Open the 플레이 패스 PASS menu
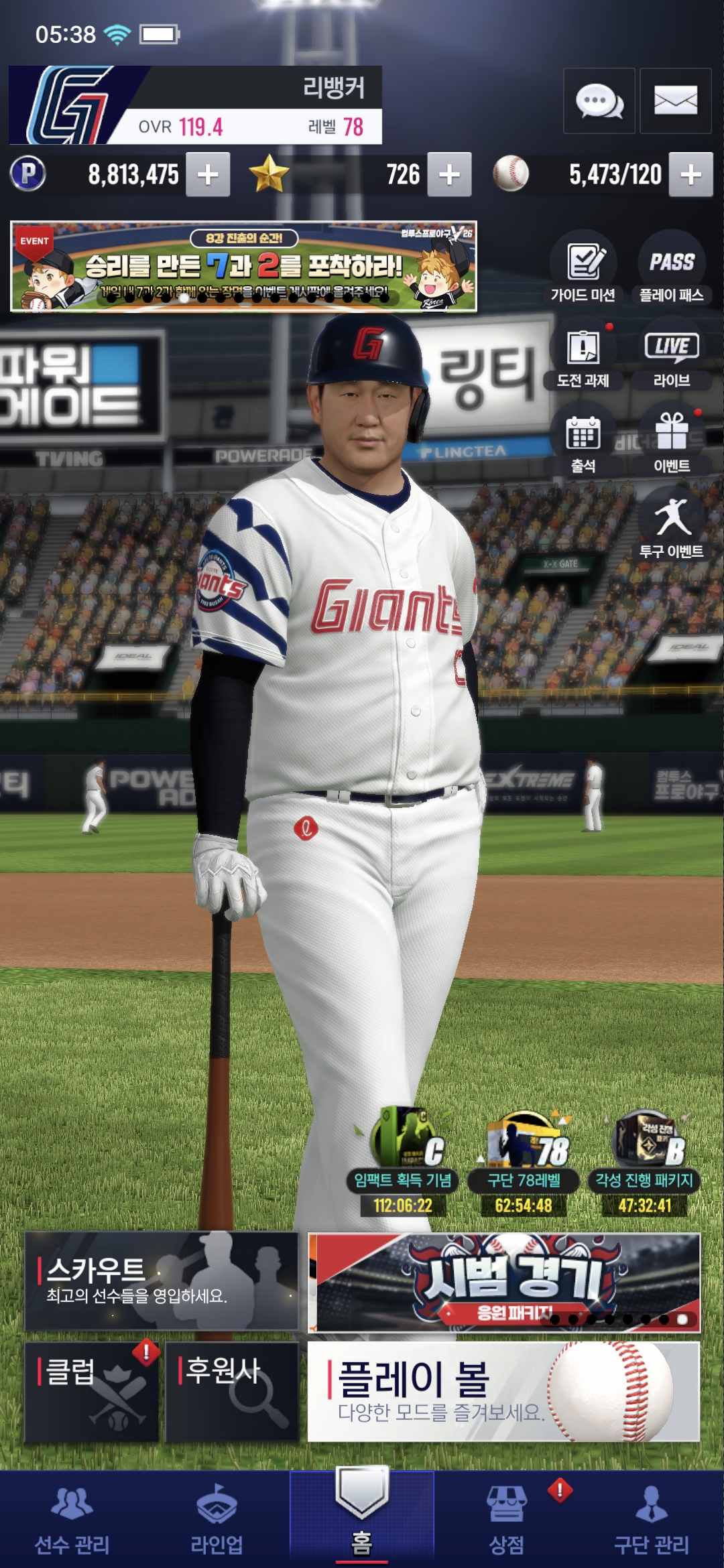The height and width of the screenshot is (1568, 724). point(671,269)
